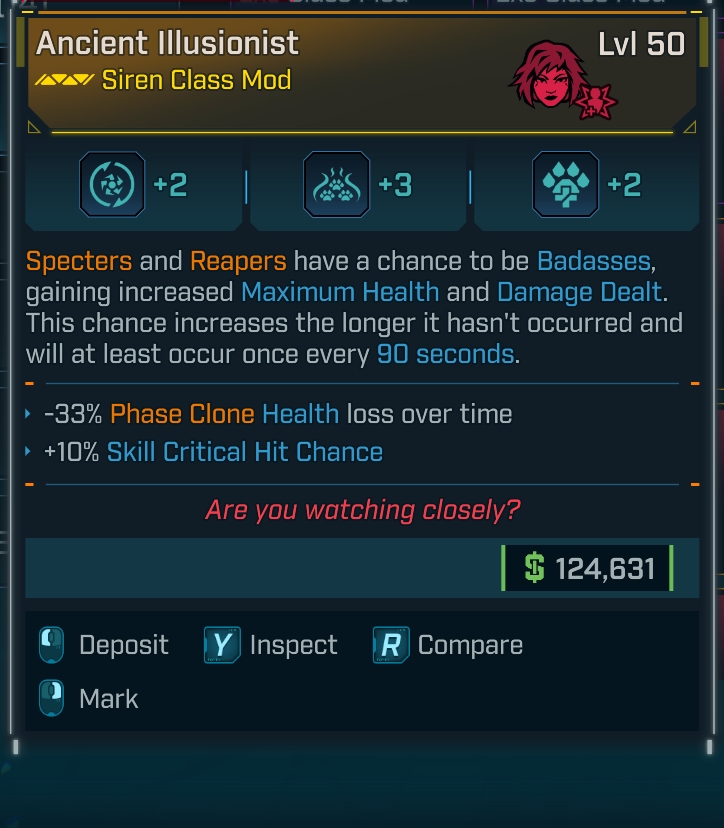Click the red-haired Siren class portrait
This screenshot has width=724, height=828.
point(550,76)
